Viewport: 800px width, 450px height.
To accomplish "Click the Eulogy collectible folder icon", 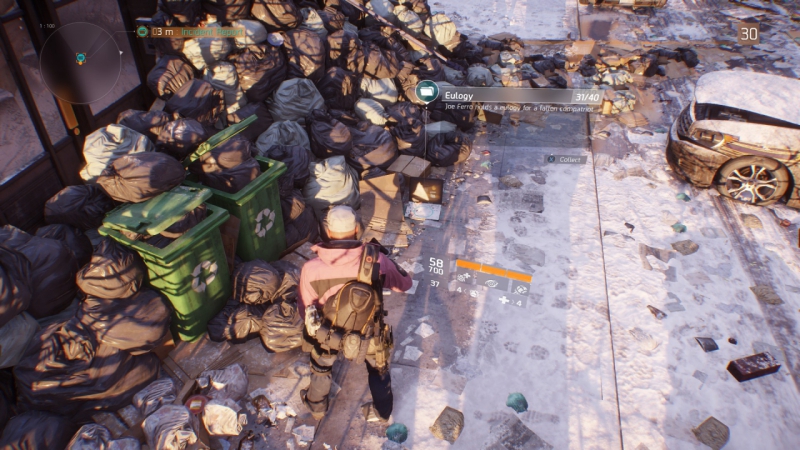I will click(x=428, y=92).
